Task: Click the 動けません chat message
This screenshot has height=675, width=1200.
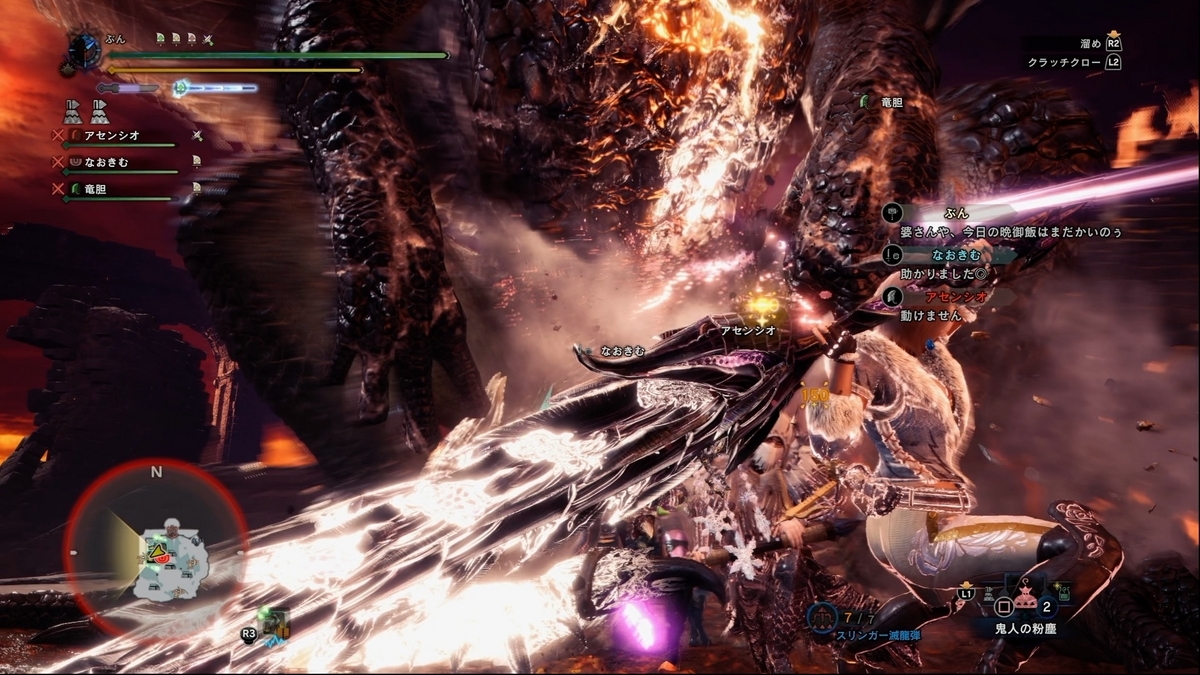Action: [x=931, y=314]
